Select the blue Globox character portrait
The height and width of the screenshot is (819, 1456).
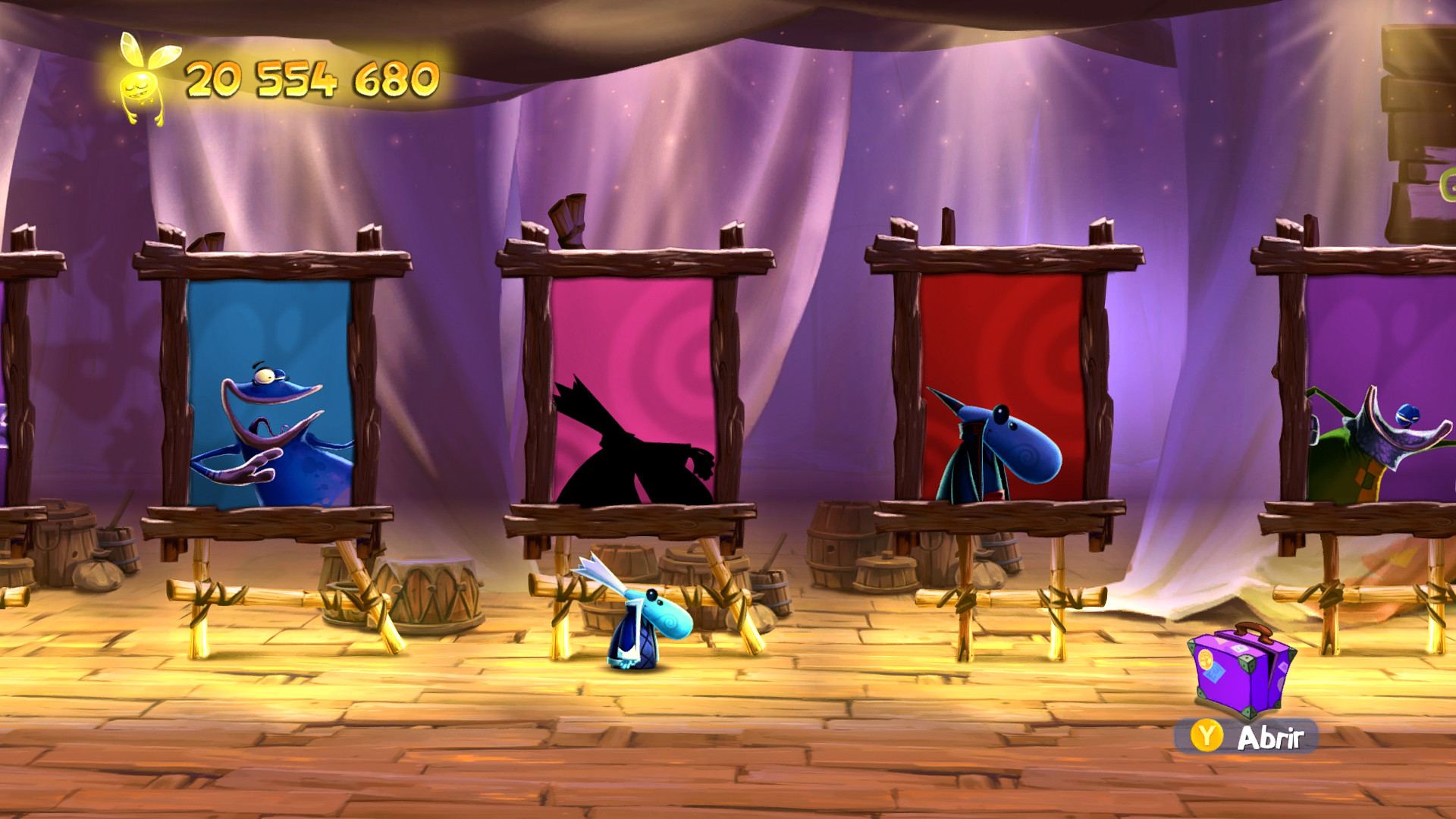[273, 425]
